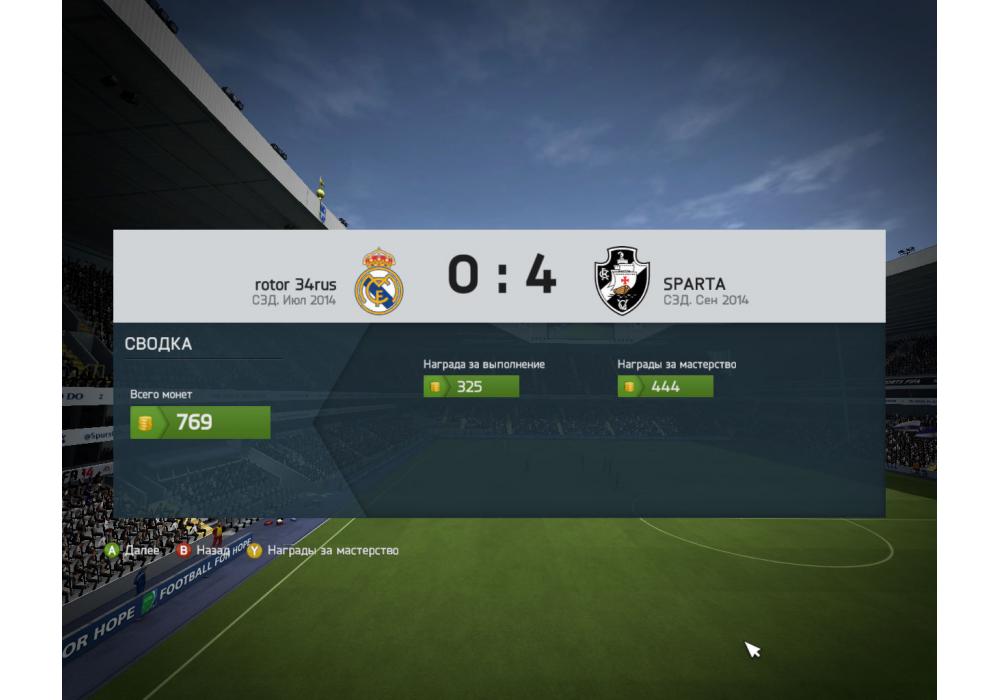Screen dimensions: 1000x700
Task: Continue with the Далее option
Action: coord(132,550)
